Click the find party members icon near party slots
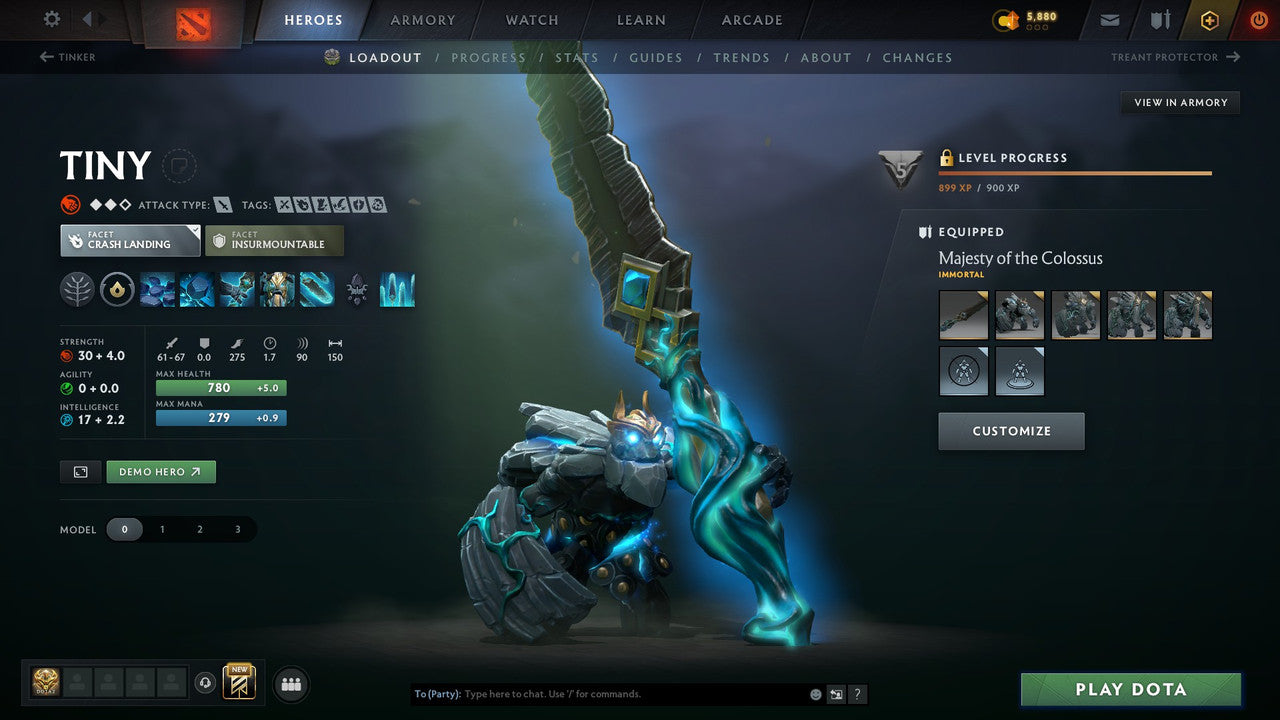Screen dimensions: 1280x720 click(290, 684)
